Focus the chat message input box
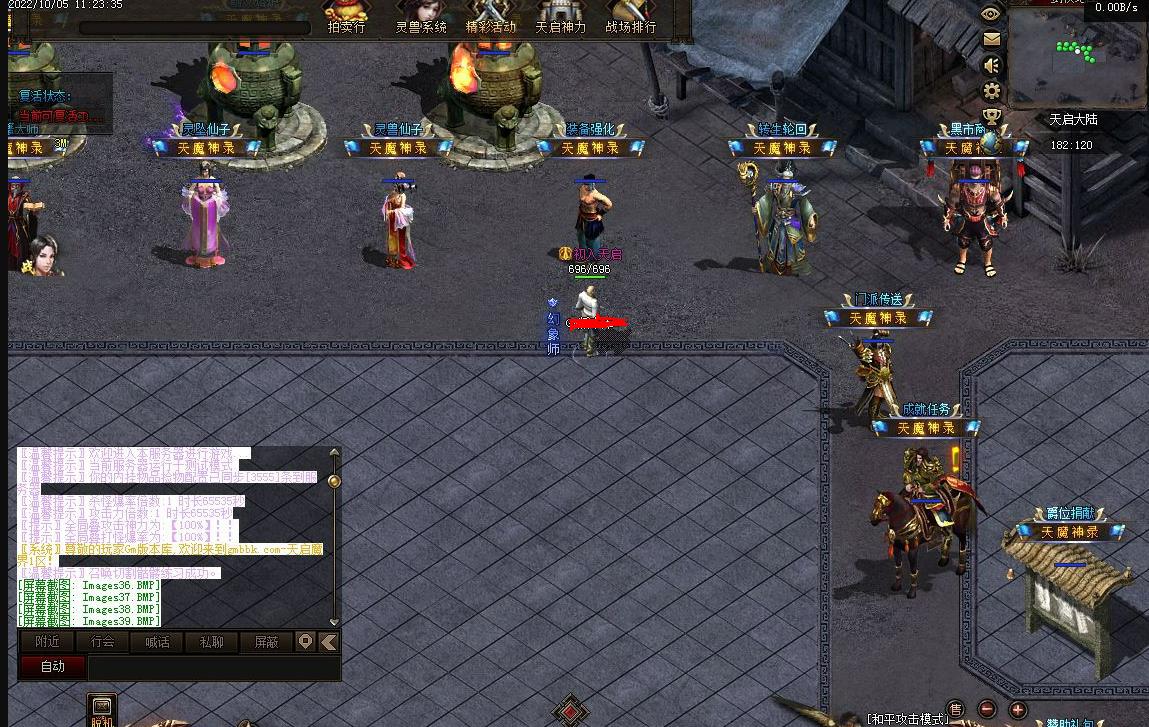The image size is (1149, 727). click(x=214, y=667)
